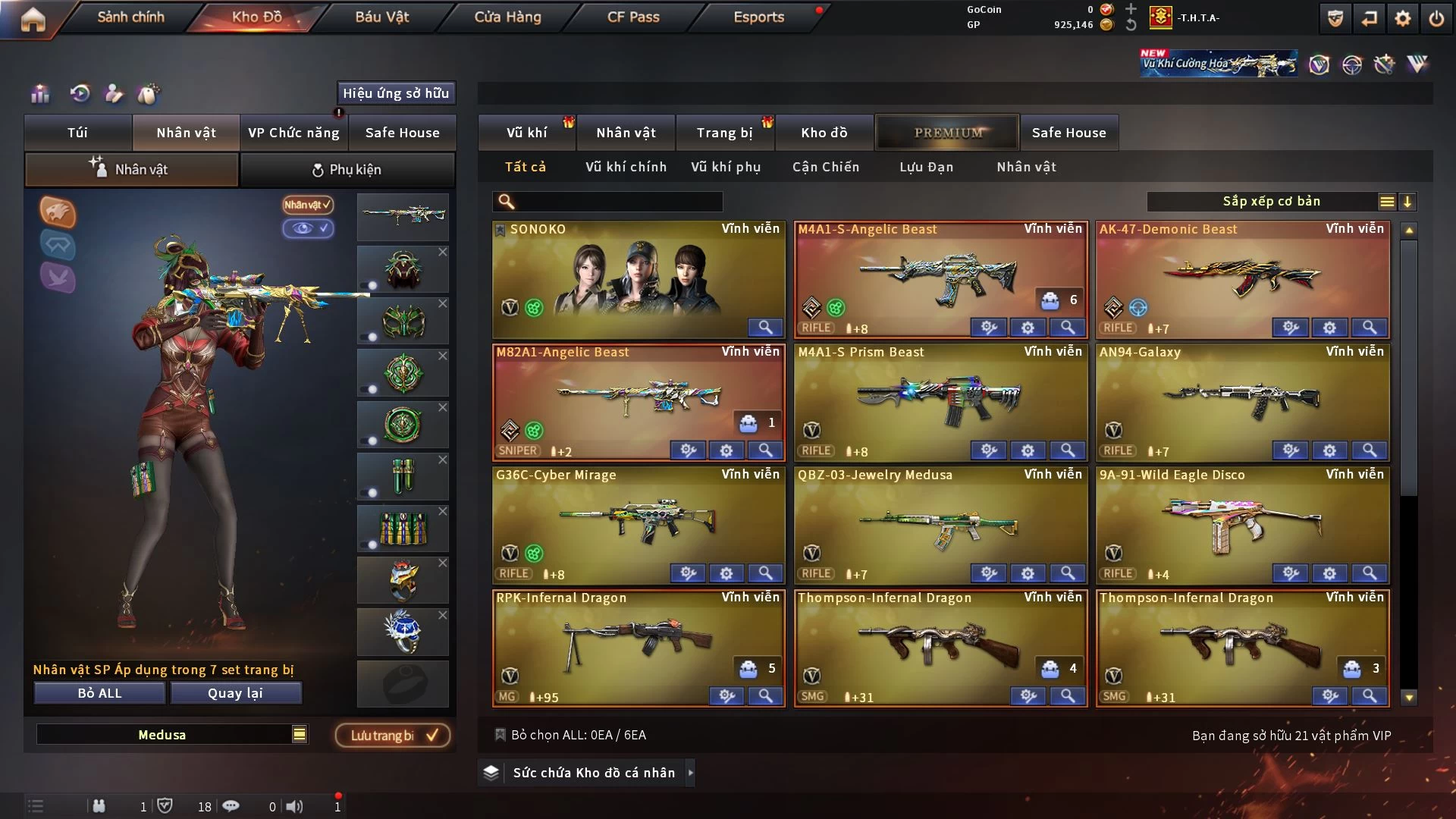Select the PREMIUM inventory tab
The width and height of the screenshot is (1456, 819).
pos(948,133)
